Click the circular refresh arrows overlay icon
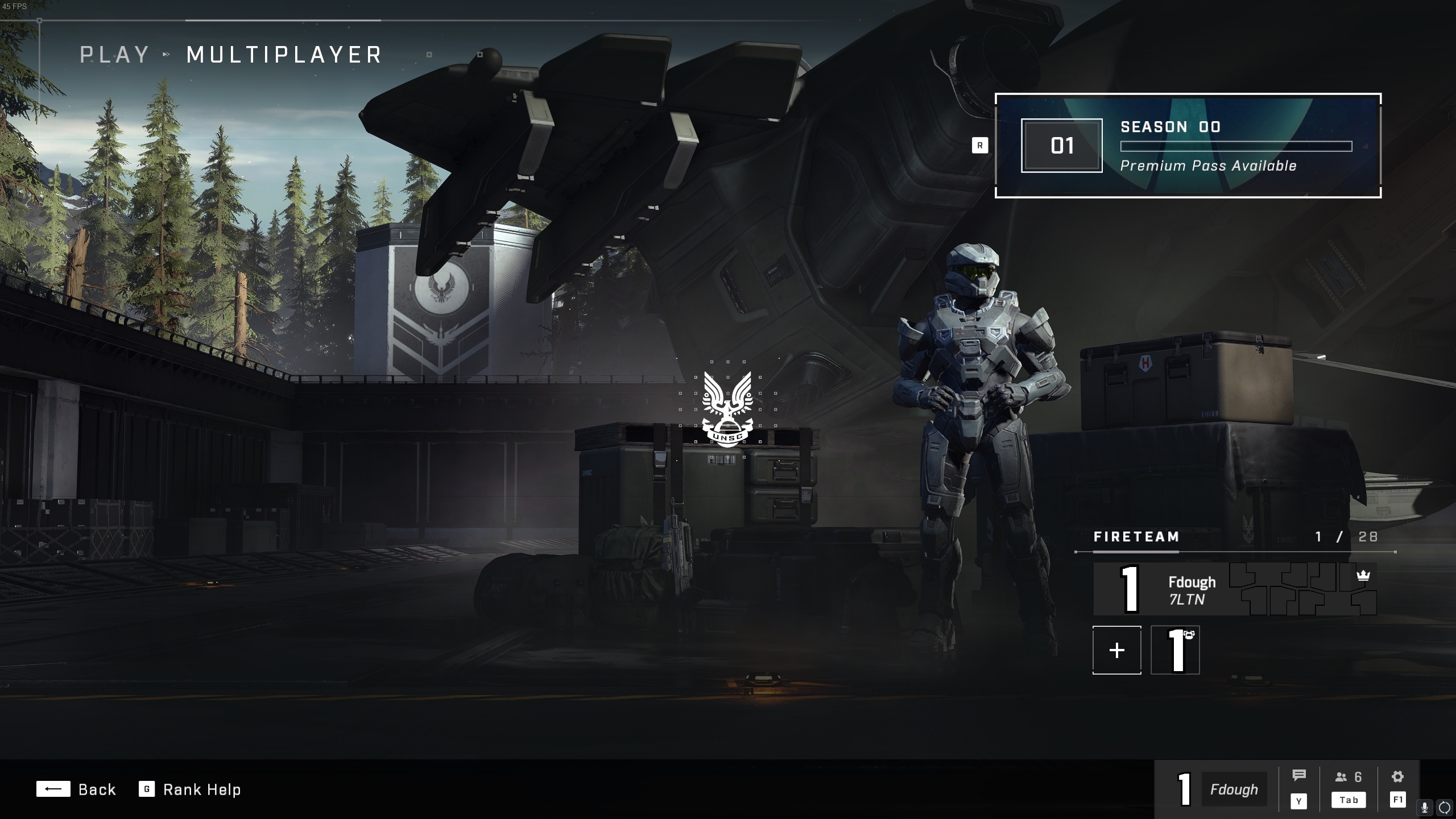Screen dimensions: 1456x819 click(1444, 808)
